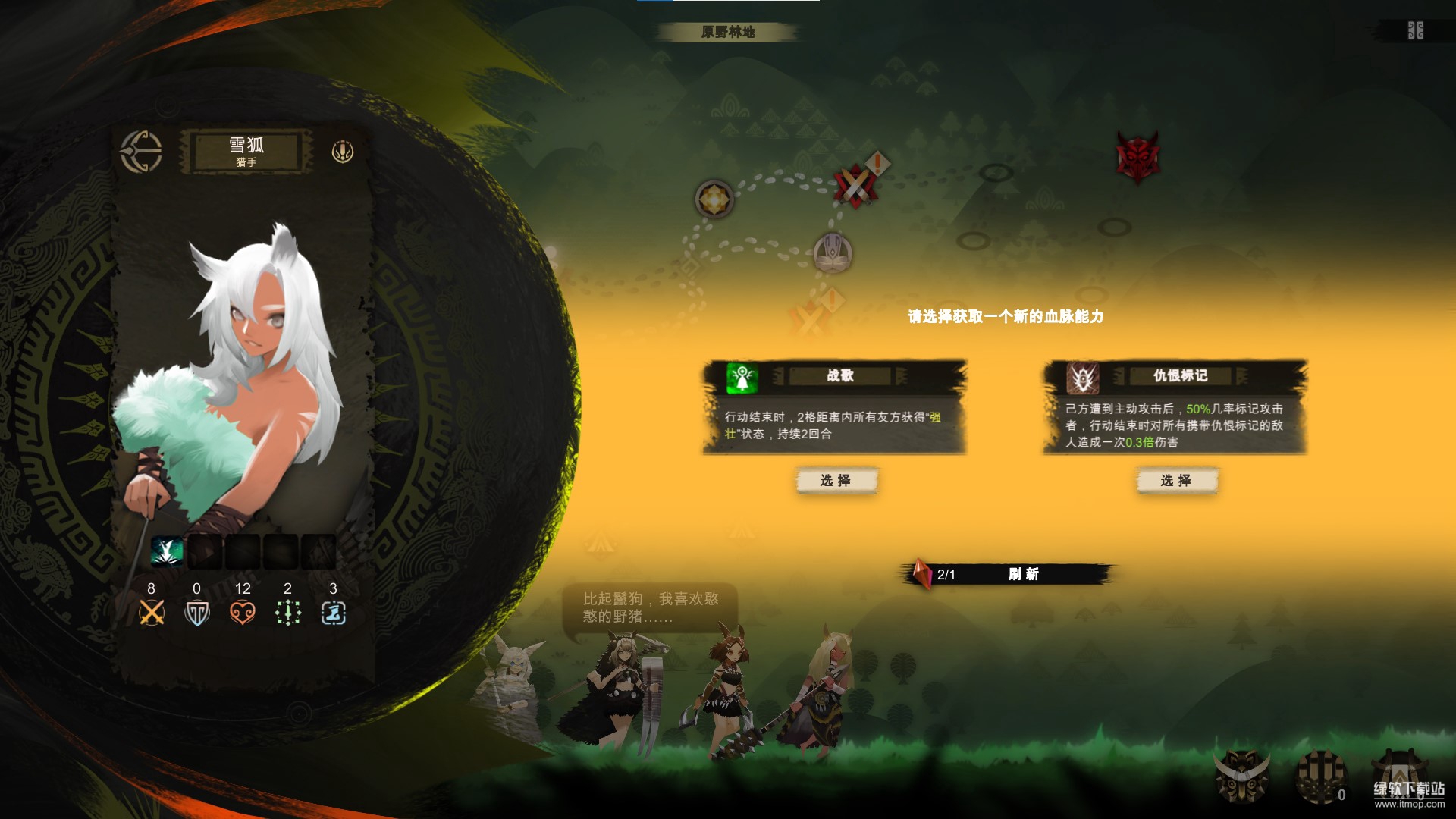Click the grey rabbit-eared map node

tap(833, 253)
